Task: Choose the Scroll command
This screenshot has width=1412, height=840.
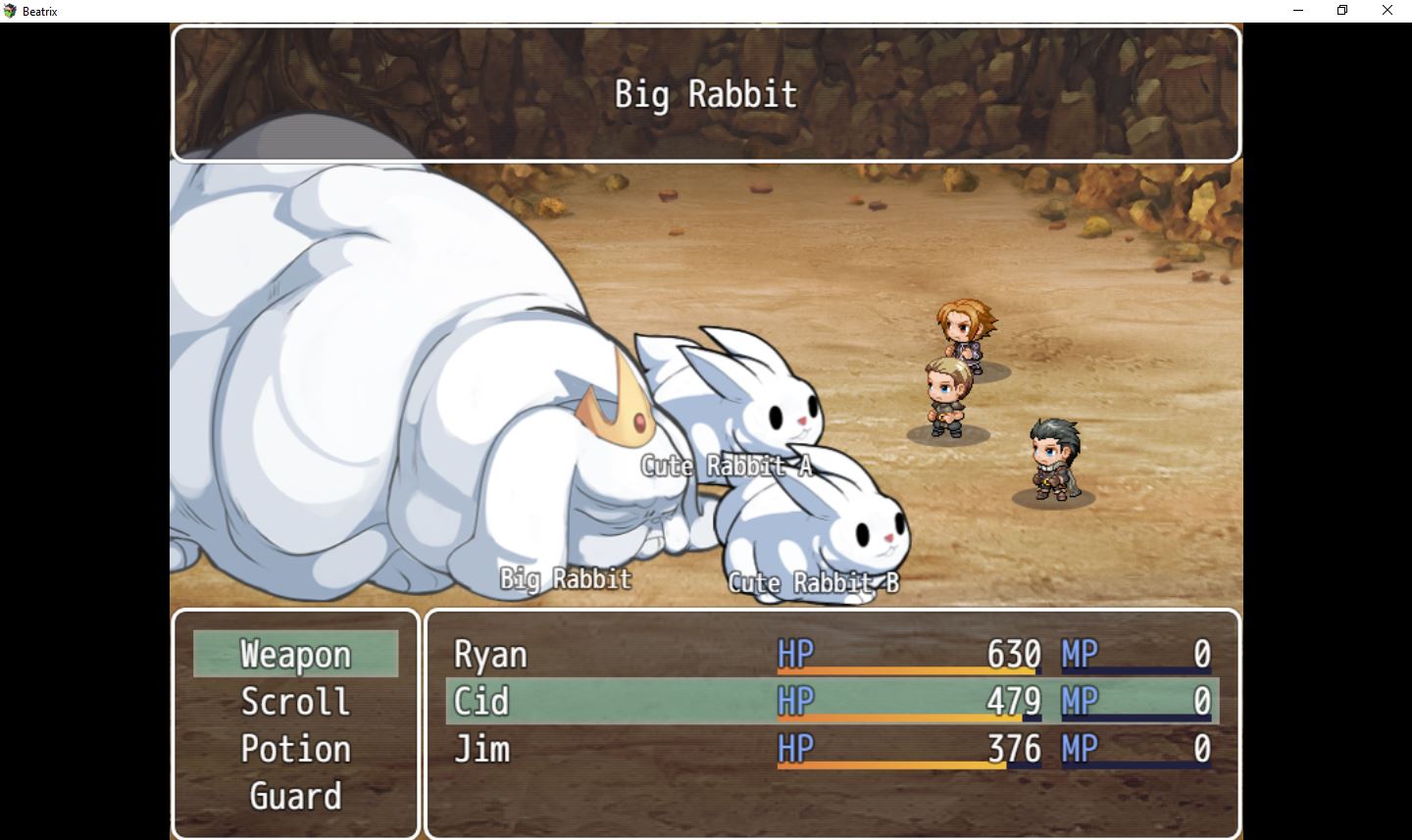Action: tap(295, 702)
